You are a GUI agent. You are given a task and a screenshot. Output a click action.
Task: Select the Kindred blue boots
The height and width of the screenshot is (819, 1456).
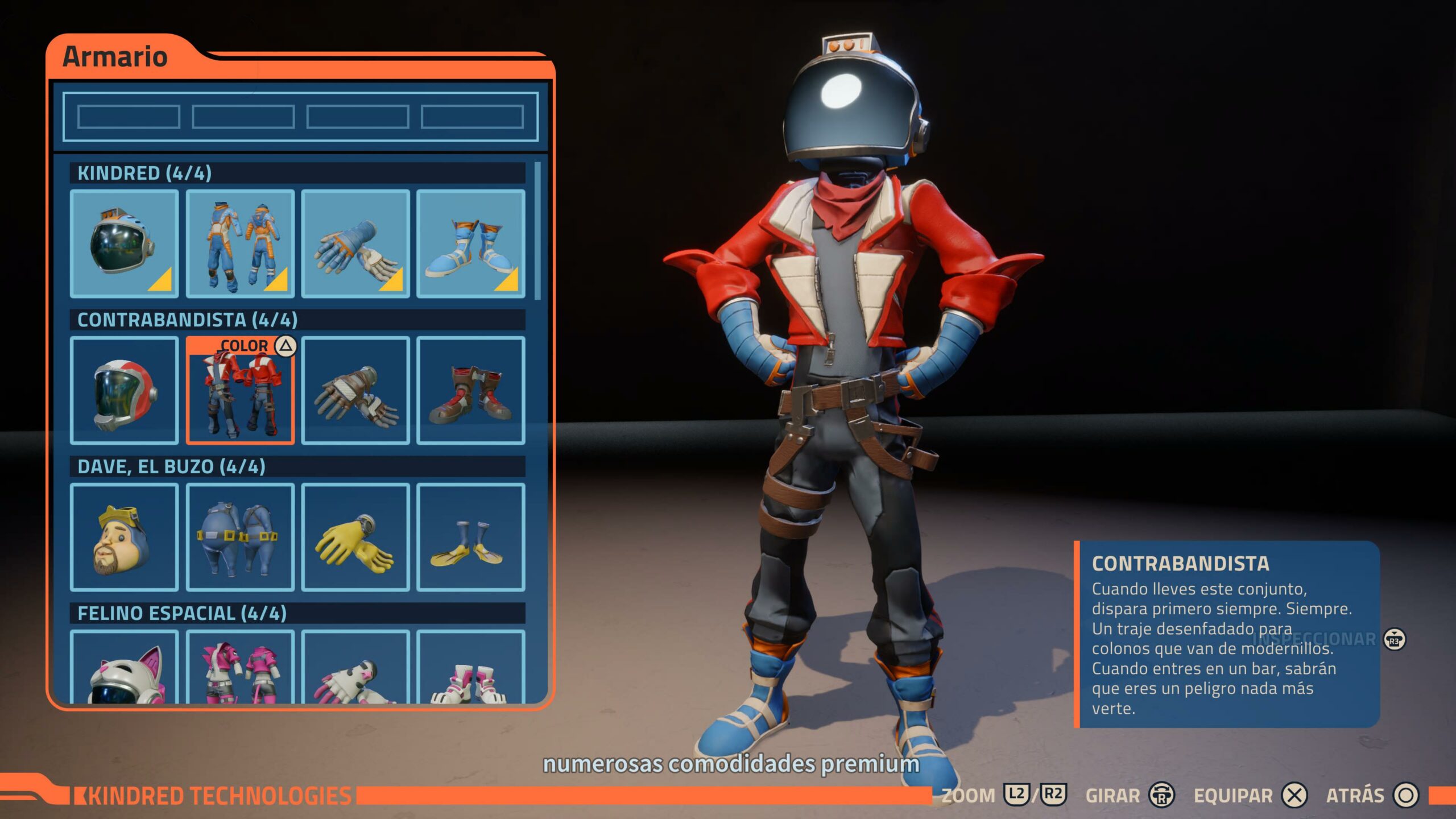pos(470,243)
